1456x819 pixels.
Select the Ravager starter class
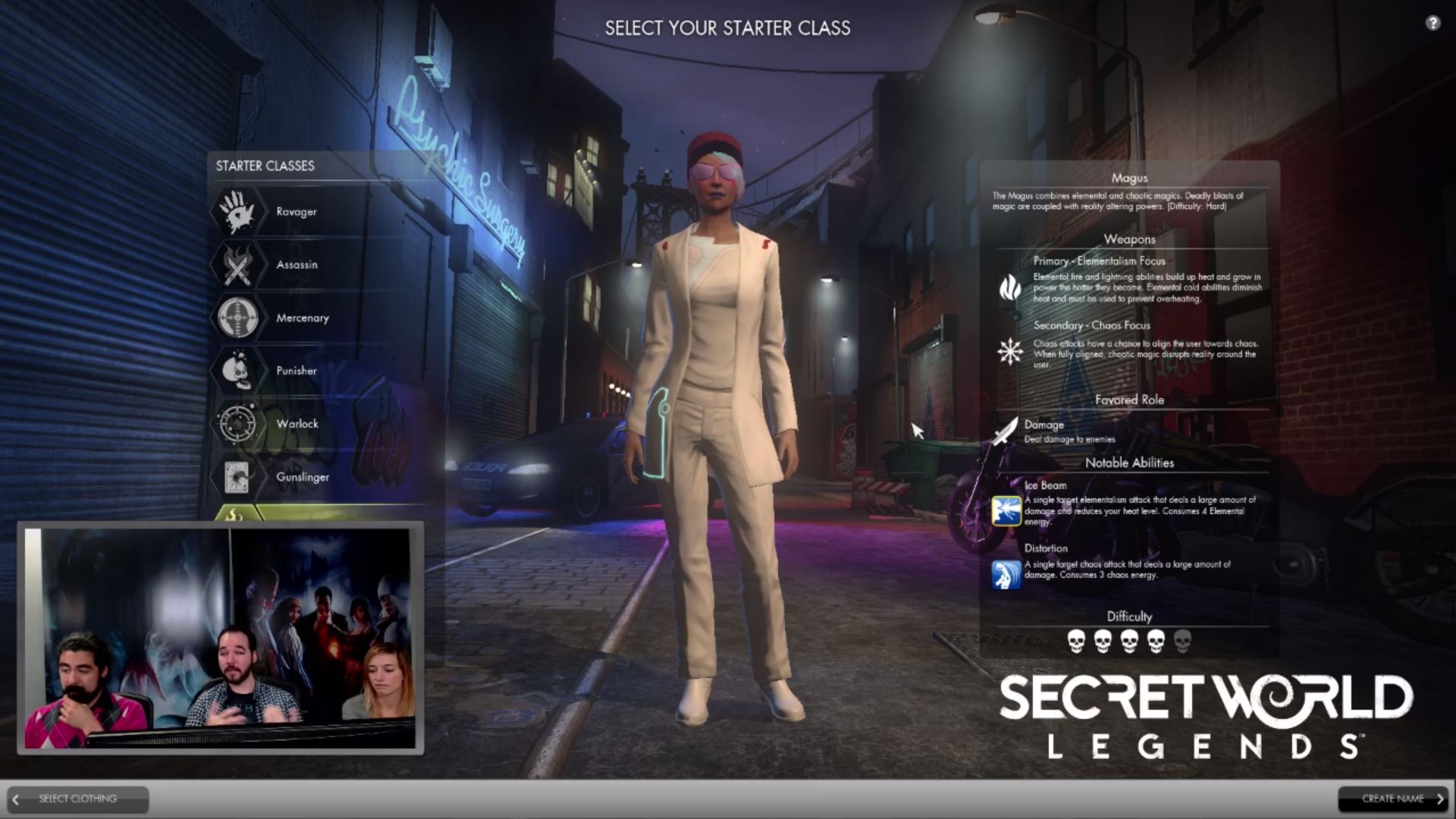click(x=296, y=212)
